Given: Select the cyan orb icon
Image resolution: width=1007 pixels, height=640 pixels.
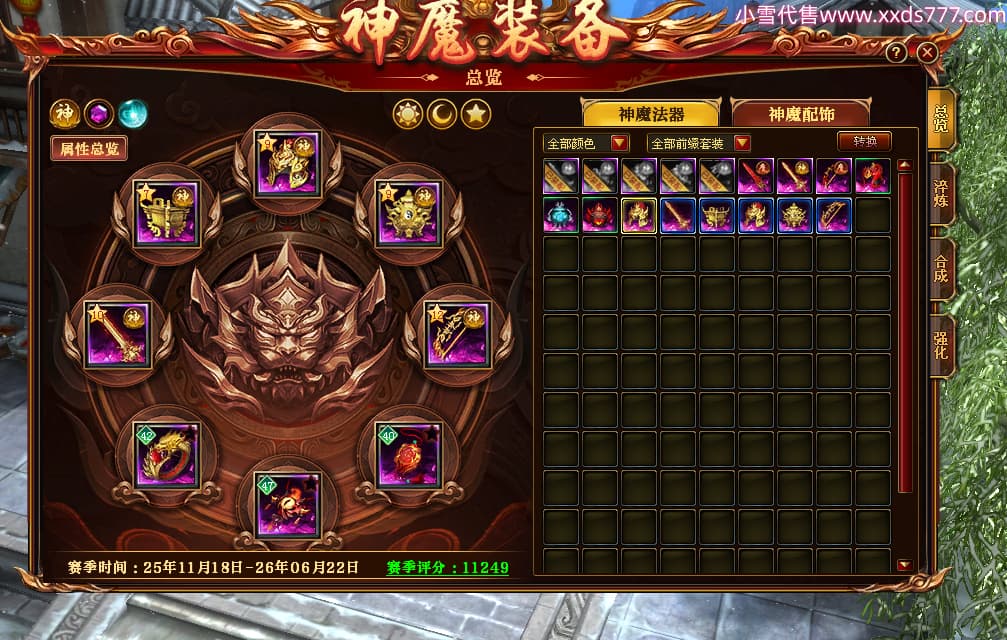Looking at the screenshot, I should click(x=133, y=114).
